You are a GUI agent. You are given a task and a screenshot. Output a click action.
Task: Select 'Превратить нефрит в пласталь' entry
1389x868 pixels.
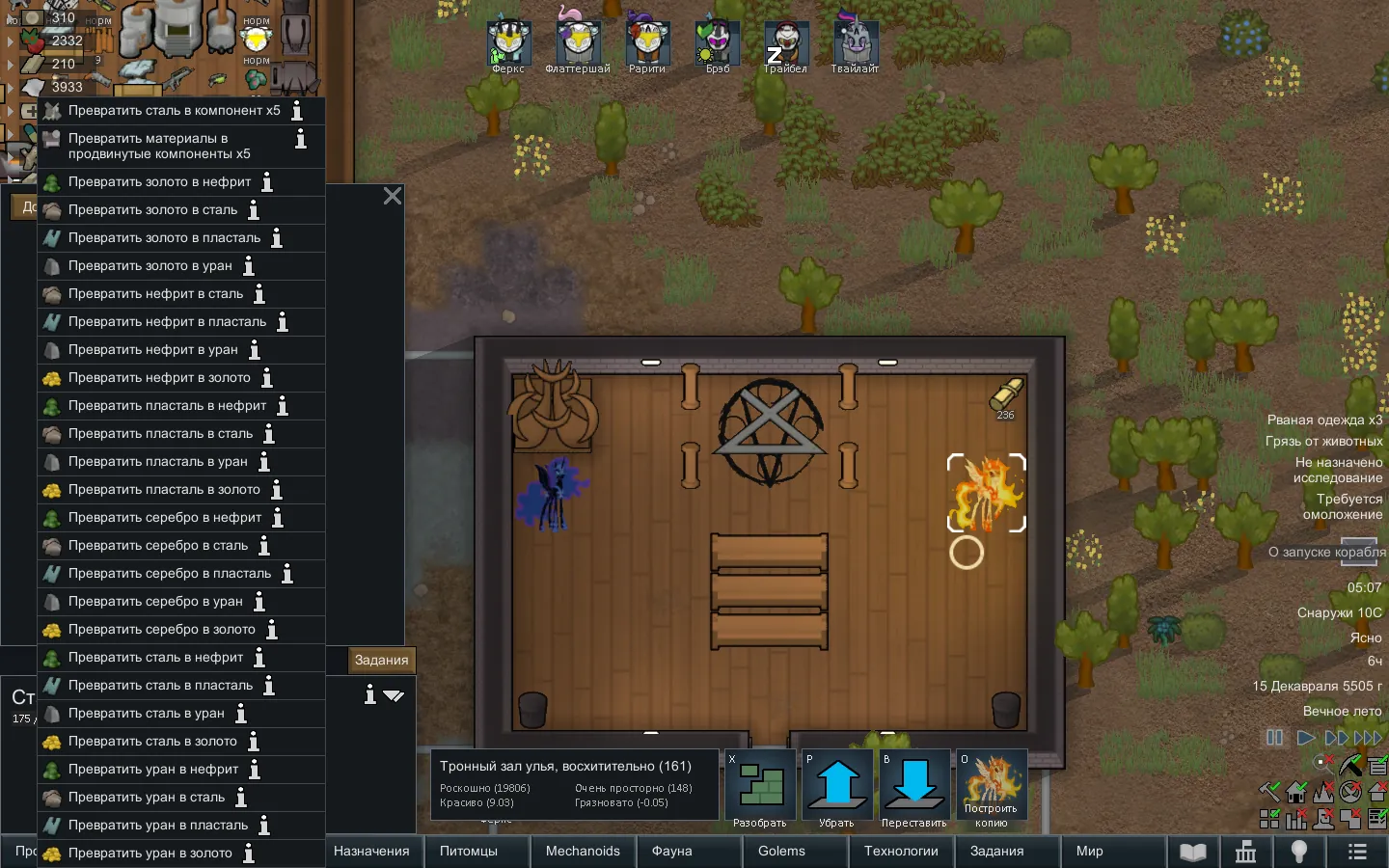click(x=167, y=322)
